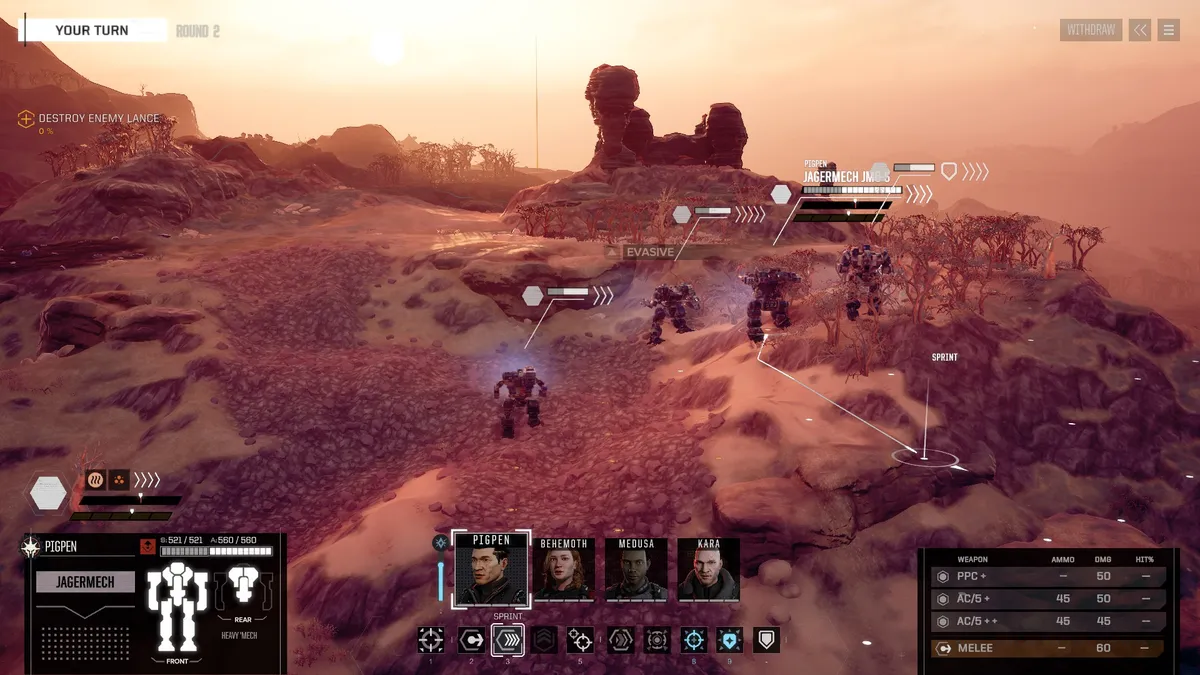Click the shield brace action icon
1200x675 pixels.
click(766, 640)
